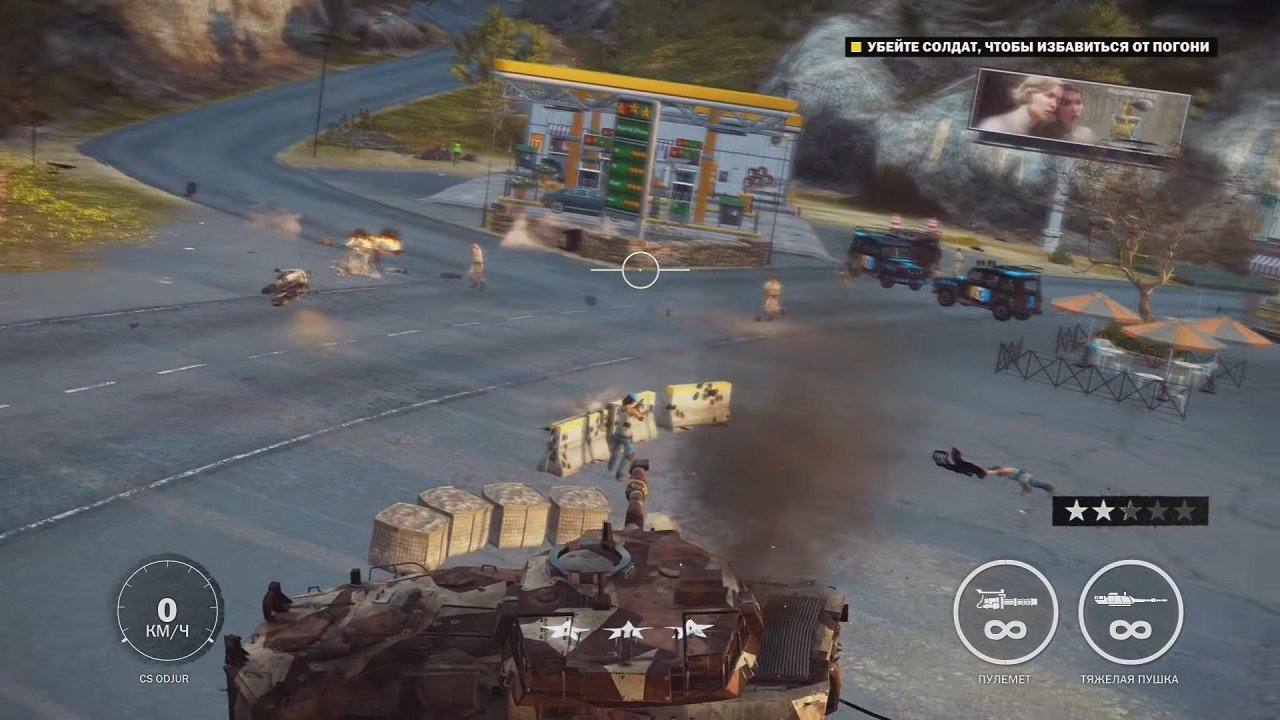Click the third empty wanted-level star
The image size is (1280, 720).
coord(1130,512)
